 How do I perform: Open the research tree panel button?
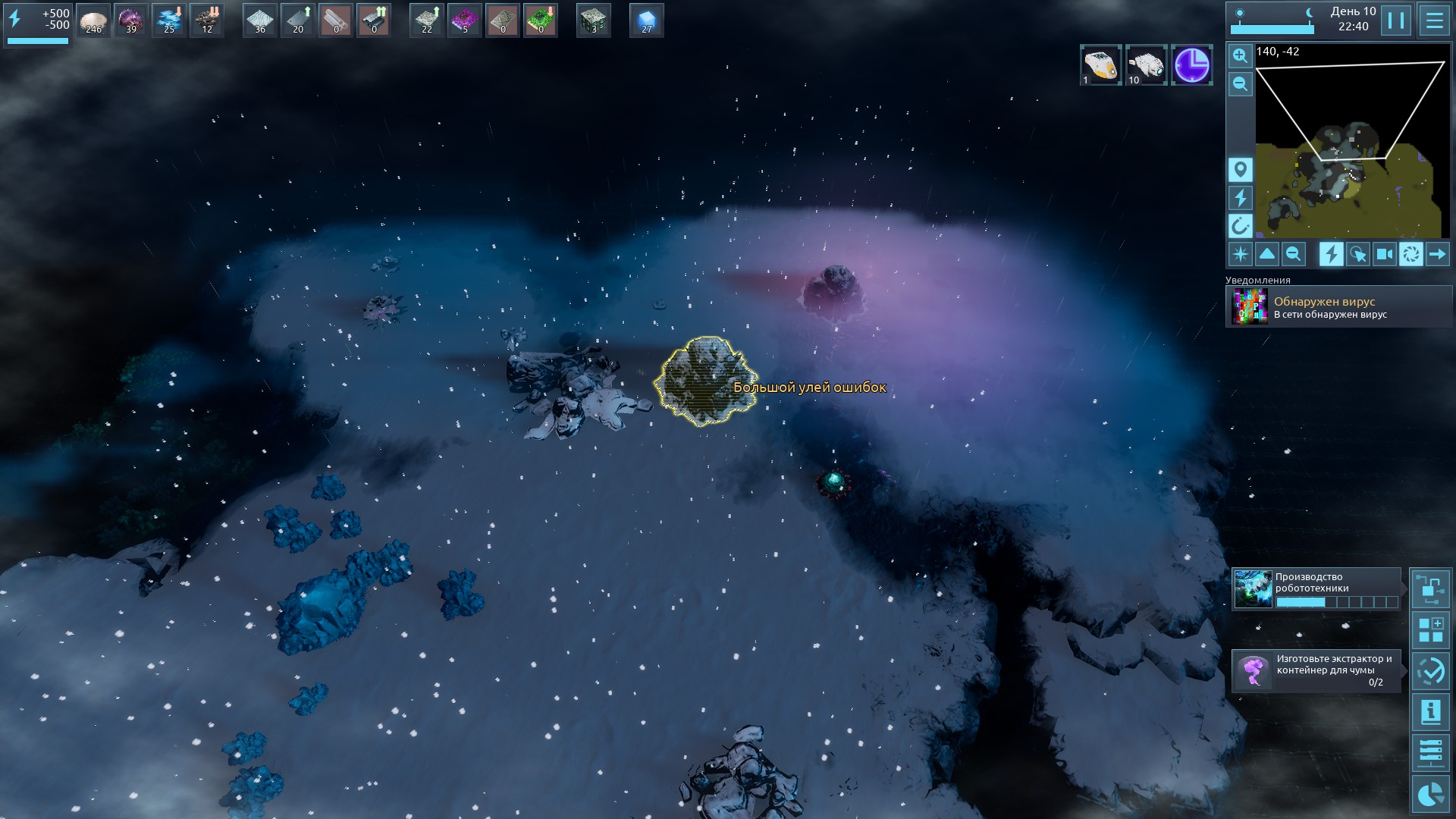(x=1430, y=589)
